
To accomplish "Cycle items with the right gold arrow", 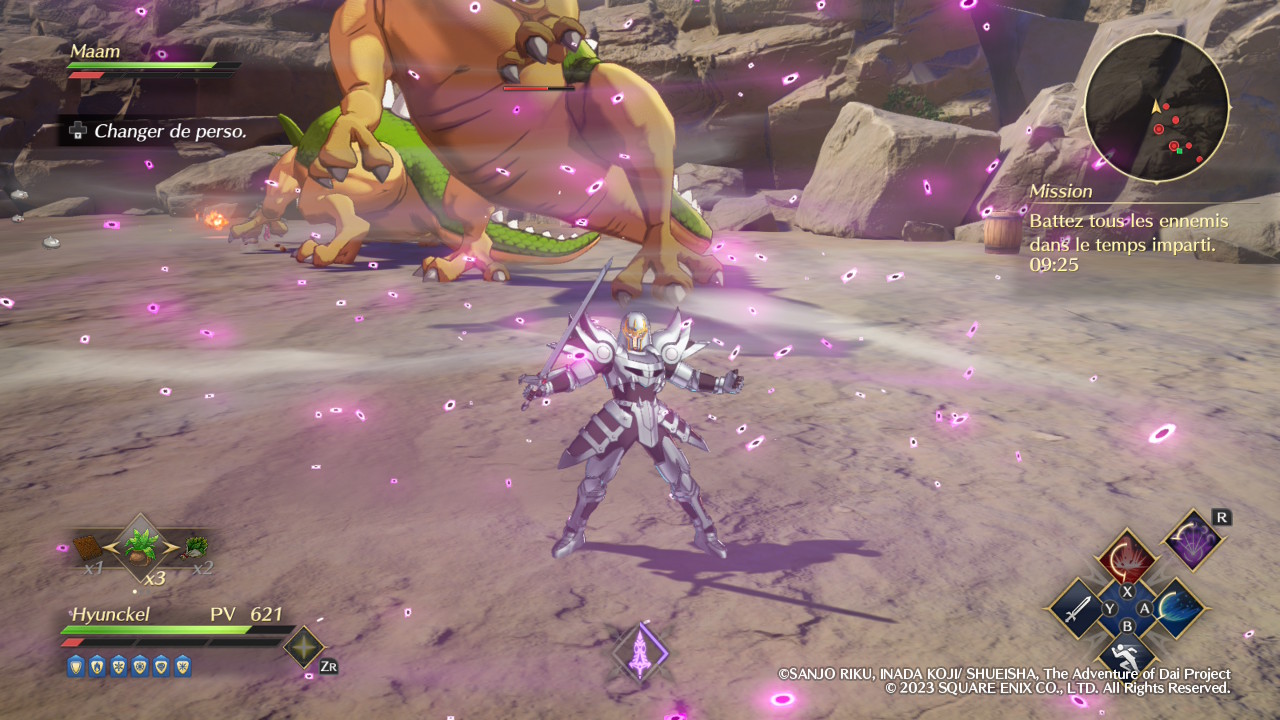I will [172, 547].
